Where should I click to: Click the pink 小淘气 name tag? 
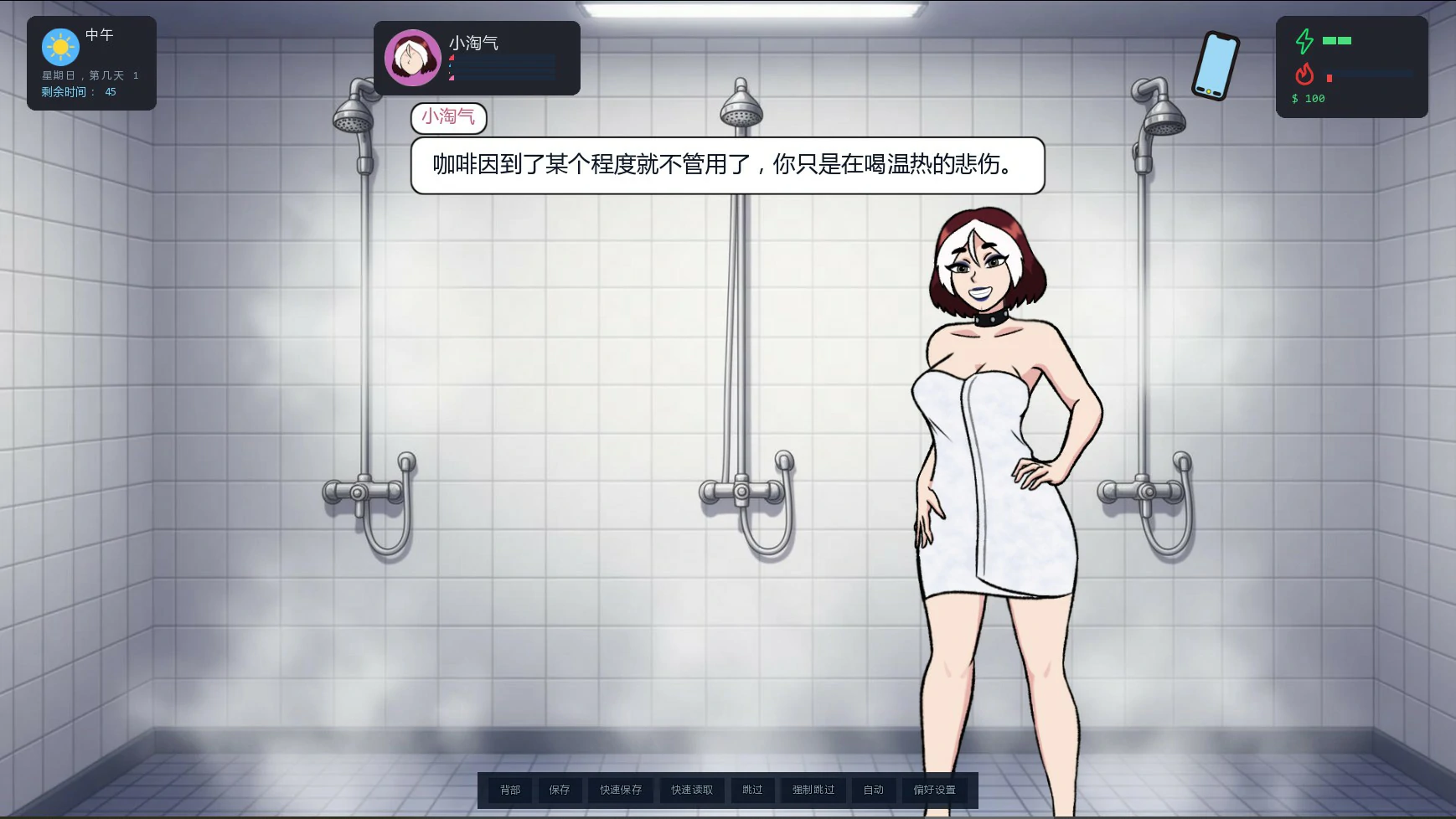(449, 117)
